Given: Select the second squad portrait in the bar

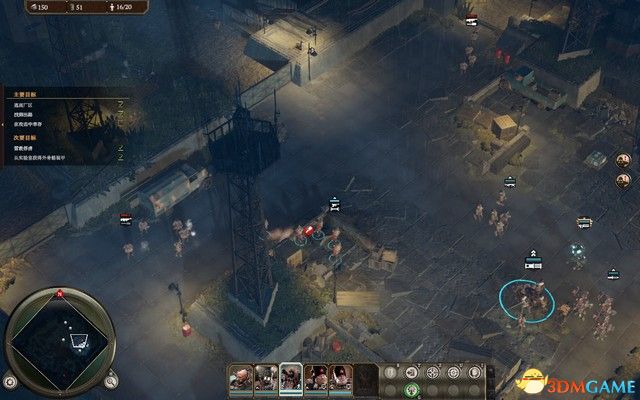Looking at the screenshot, I should (266, 377).
